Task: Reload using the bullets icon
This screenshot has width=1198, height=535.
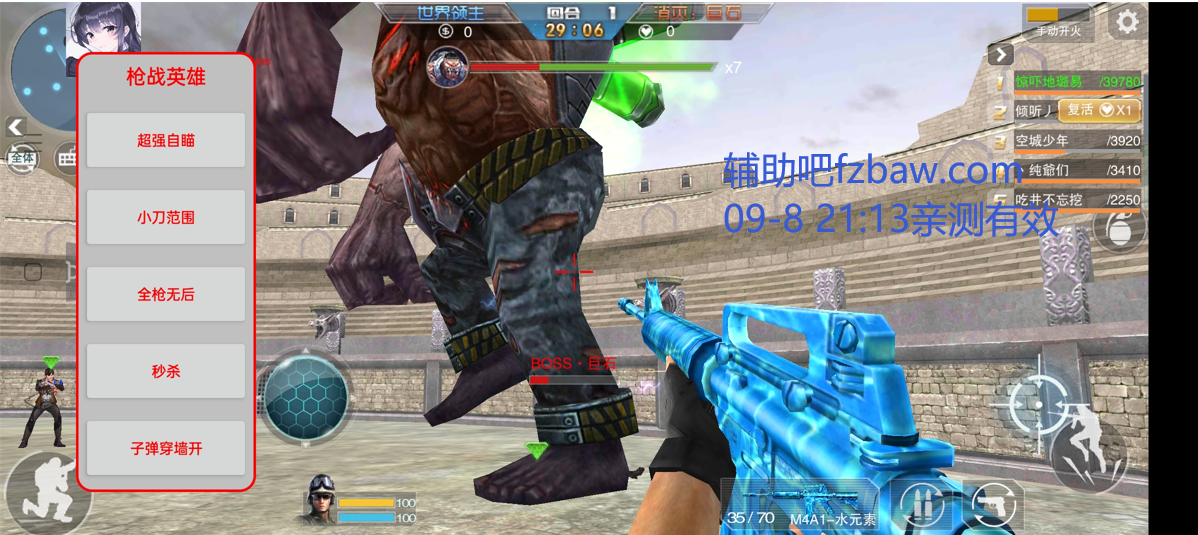Action: [x=921, y=505]
